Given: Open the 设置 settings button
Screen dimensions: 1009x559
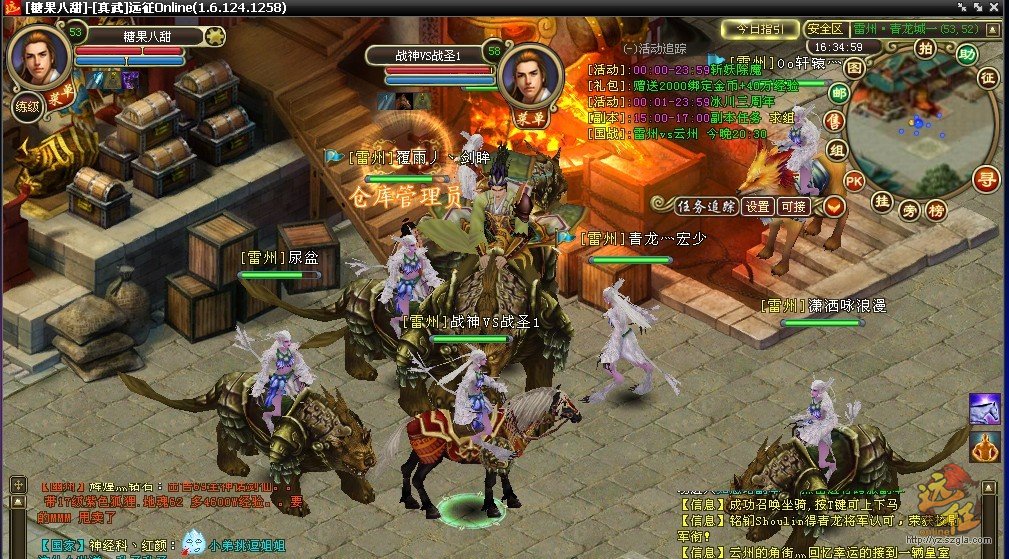Looking at the screenshot, I should click(x=758, y=207).
